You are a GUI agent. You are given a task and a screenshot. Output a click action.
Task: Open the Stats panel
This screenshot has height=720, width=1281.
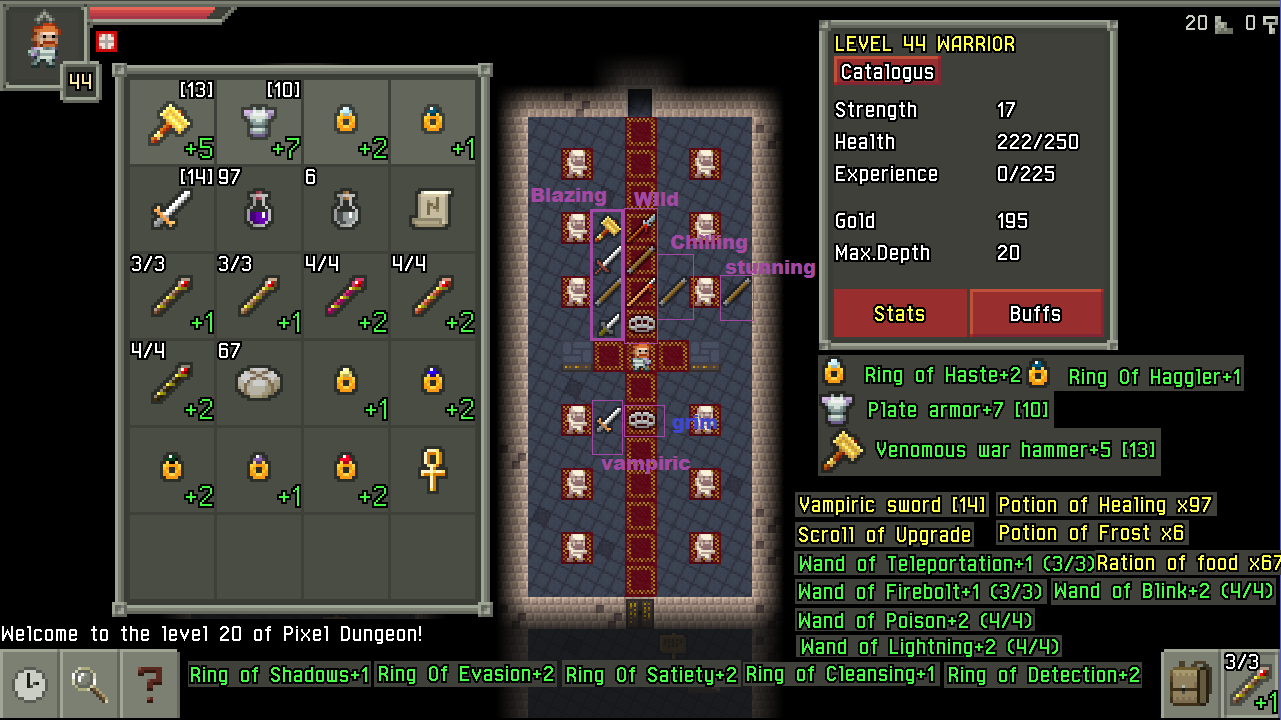(899, 314)
